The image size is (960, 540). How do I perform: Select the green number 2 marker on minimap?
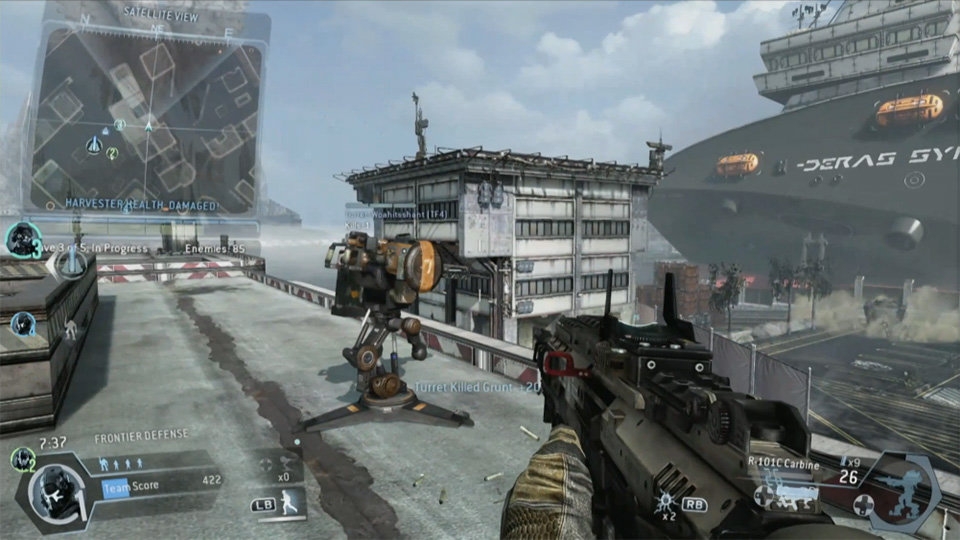pos(112,153)
